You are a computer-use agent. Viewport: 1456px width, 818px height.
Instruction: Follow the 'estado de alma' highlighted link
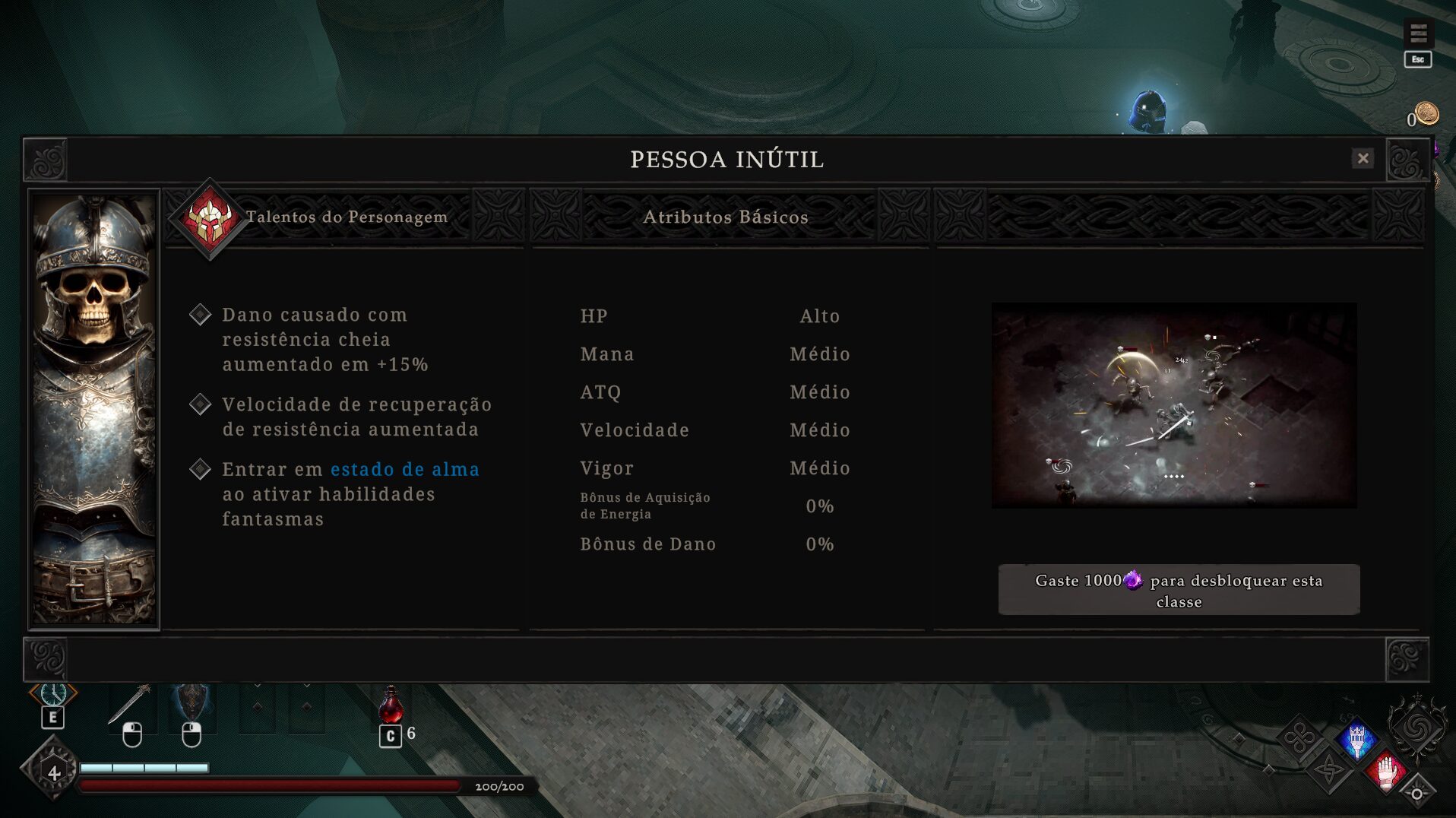coord(405,470)
